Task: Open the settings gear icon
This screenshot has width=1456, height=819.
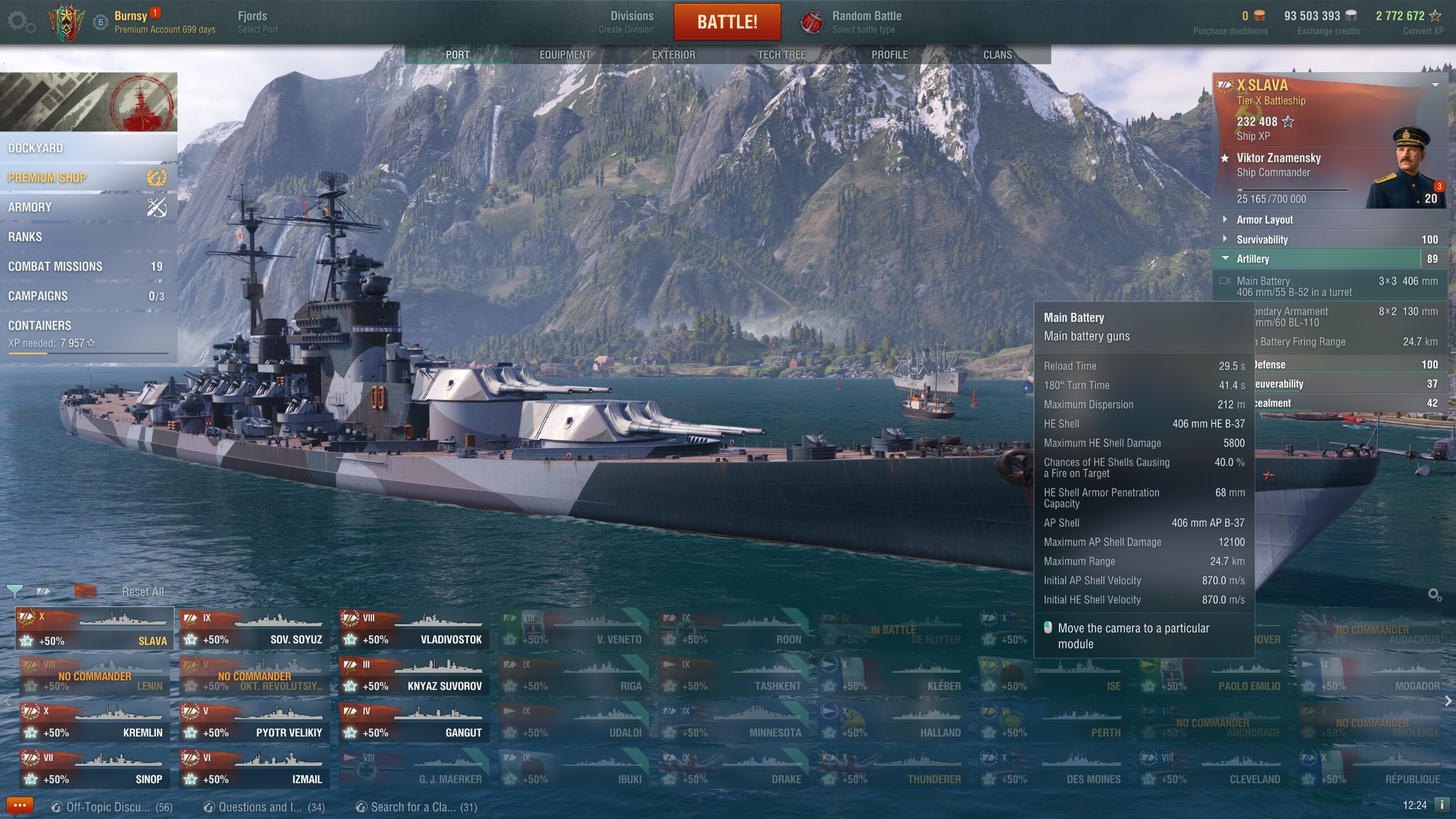Action: click(x=21, y=23)
